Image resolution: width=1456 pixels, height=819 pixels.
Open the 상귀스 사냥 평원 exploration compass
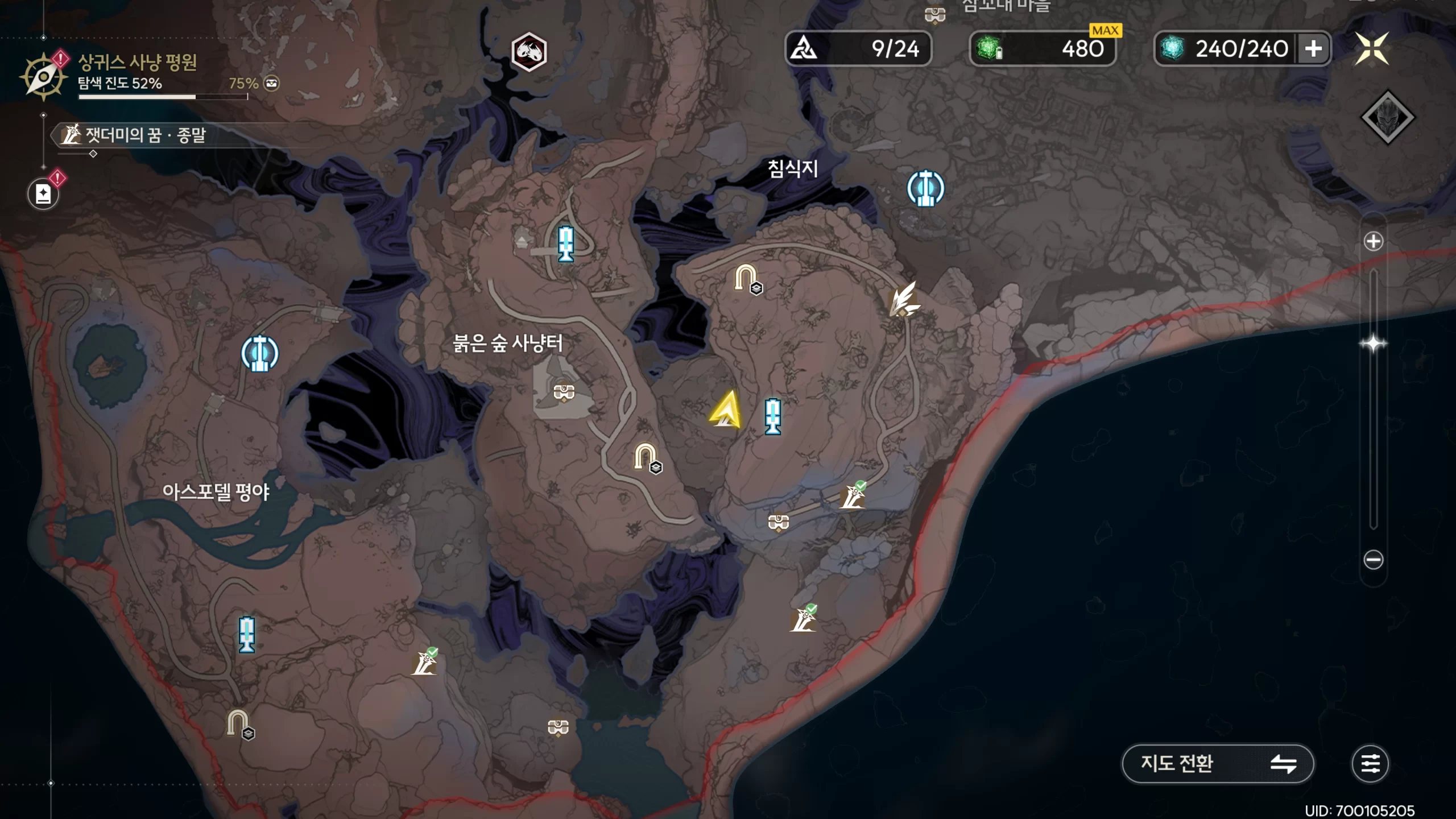[43, 77]
